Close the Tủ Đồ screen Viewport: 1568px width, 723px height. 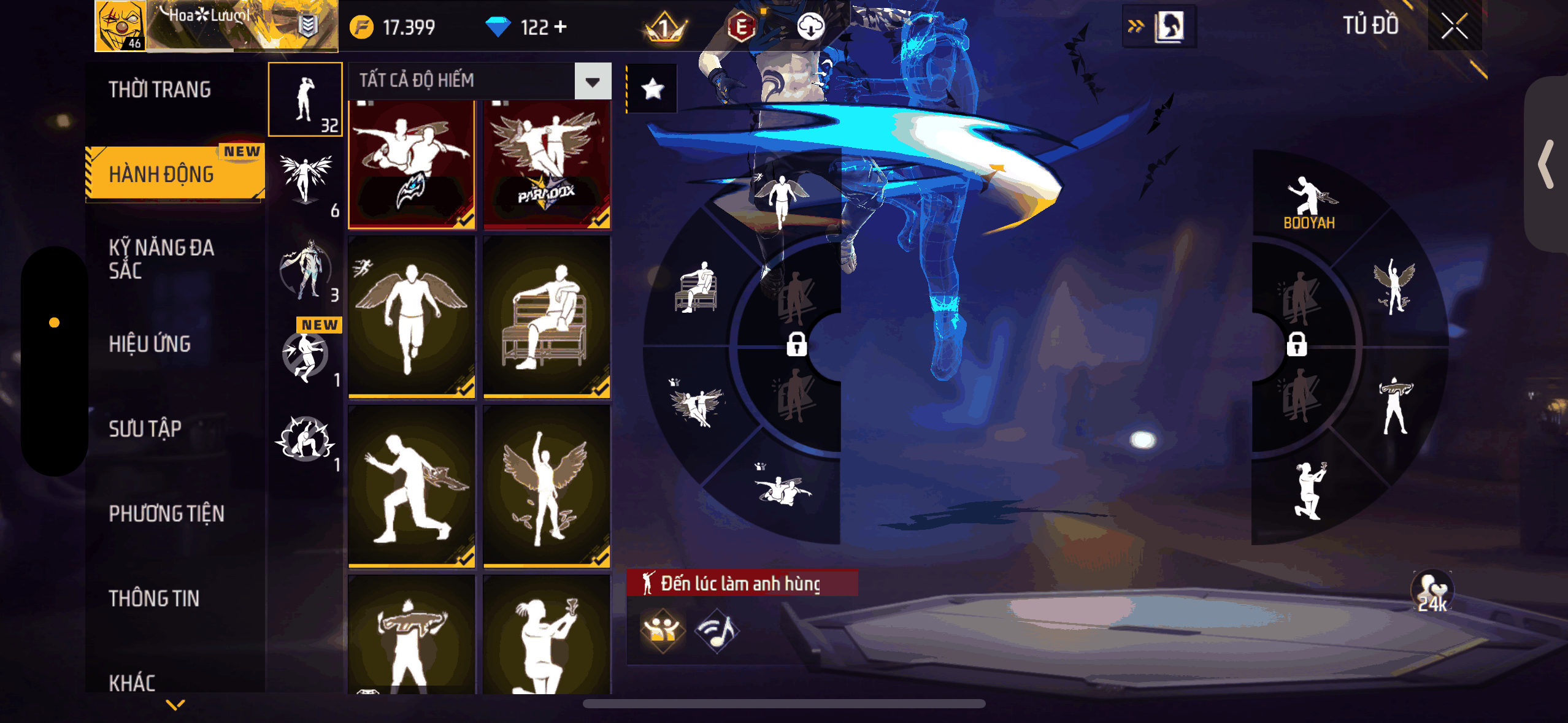click(x=1454, y=26)
